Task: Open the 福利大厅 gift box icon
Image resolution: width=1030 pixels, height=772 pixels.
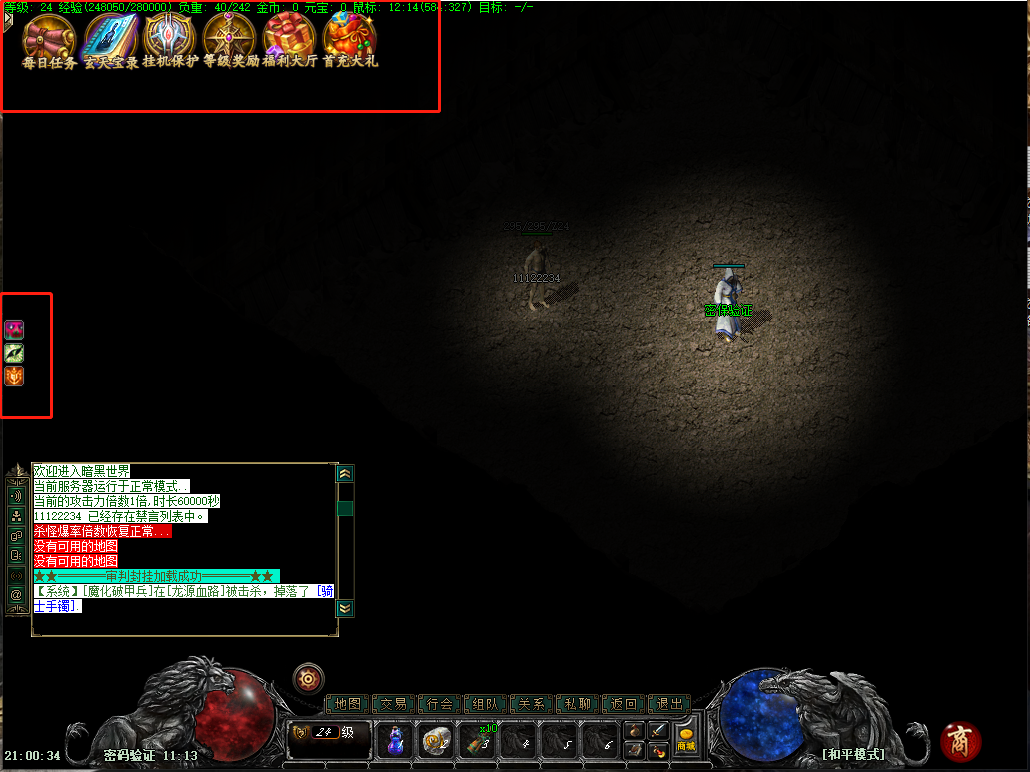Action: (x=289, y=38)
